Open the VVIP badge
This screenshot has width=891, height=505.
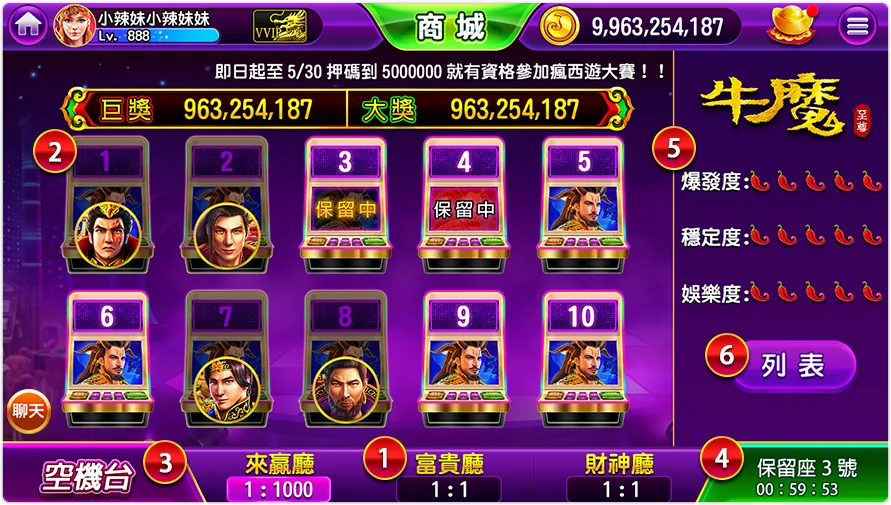click(x=280, y=27)
